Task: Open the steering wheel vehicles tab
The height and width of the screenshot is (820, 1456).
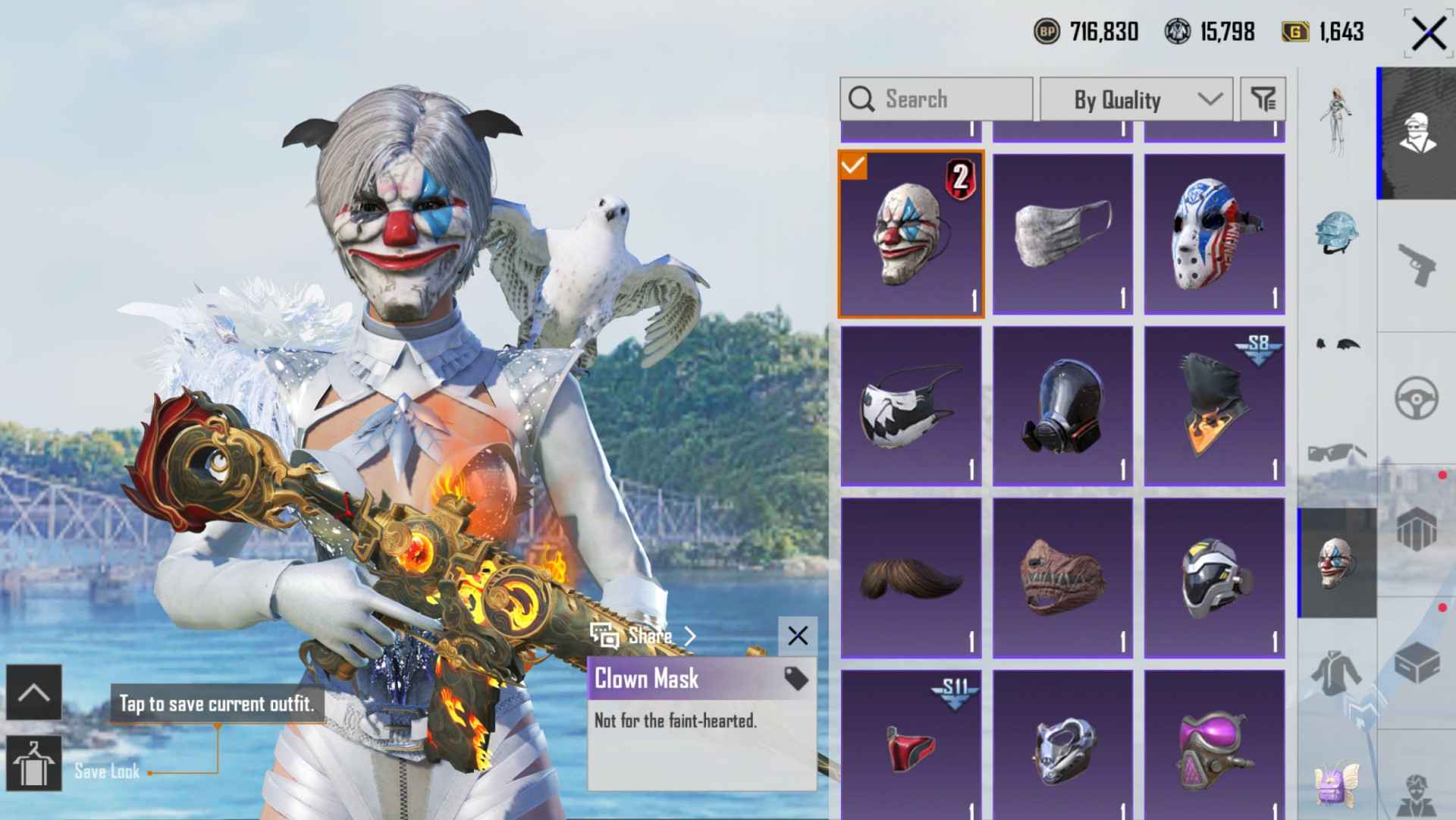Action: [x=1416, y=397]
